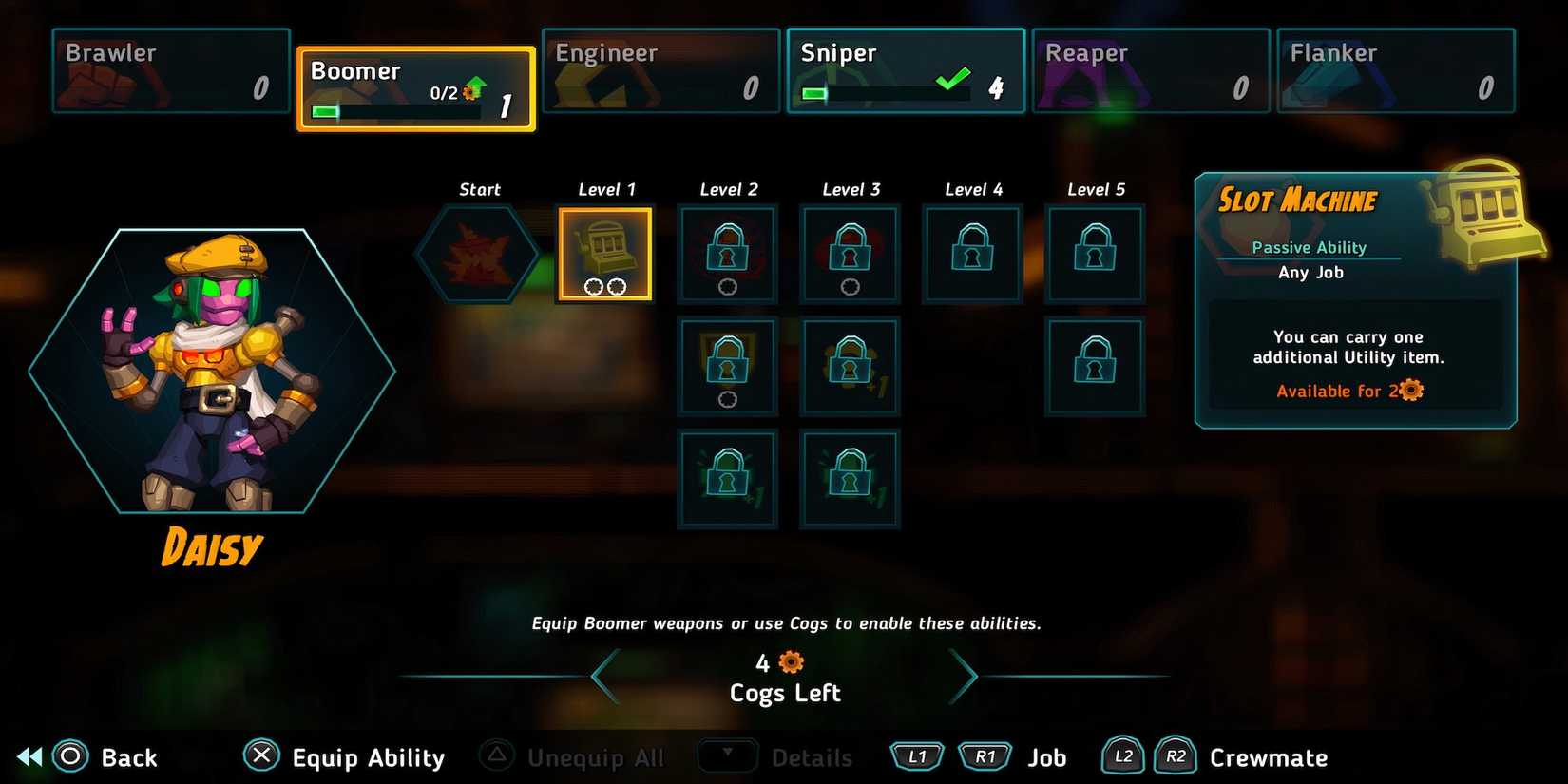Click the Boomer experience progress bar
Image resolution: width=1568 pixels, height=784 pixels.
tap(397, 111)
